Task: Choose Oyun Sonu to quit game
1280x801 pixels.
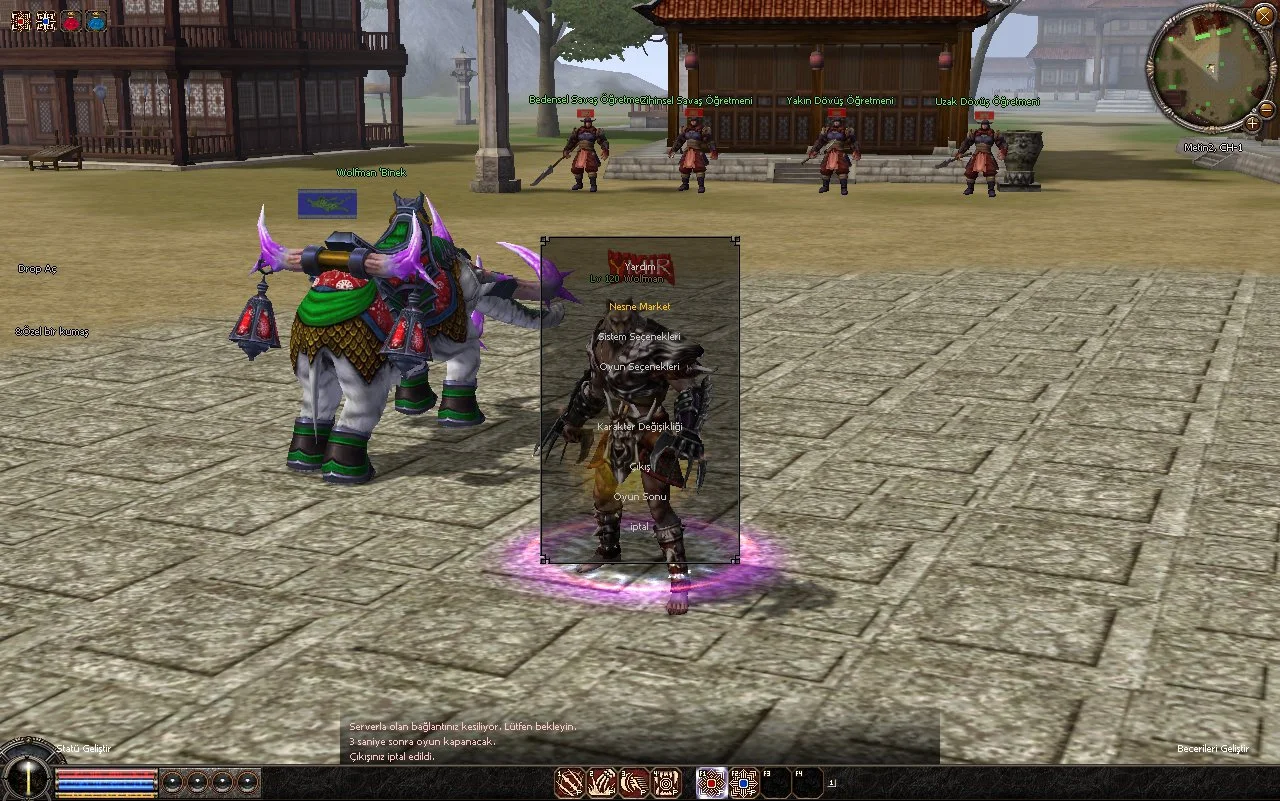Action: click(640, 497)
